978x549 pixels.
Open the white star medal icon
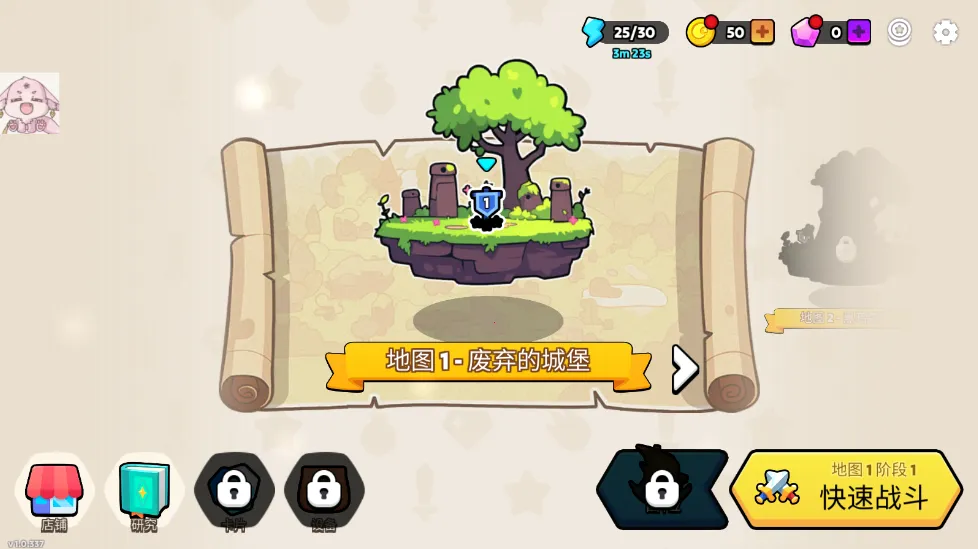[900, 32]
